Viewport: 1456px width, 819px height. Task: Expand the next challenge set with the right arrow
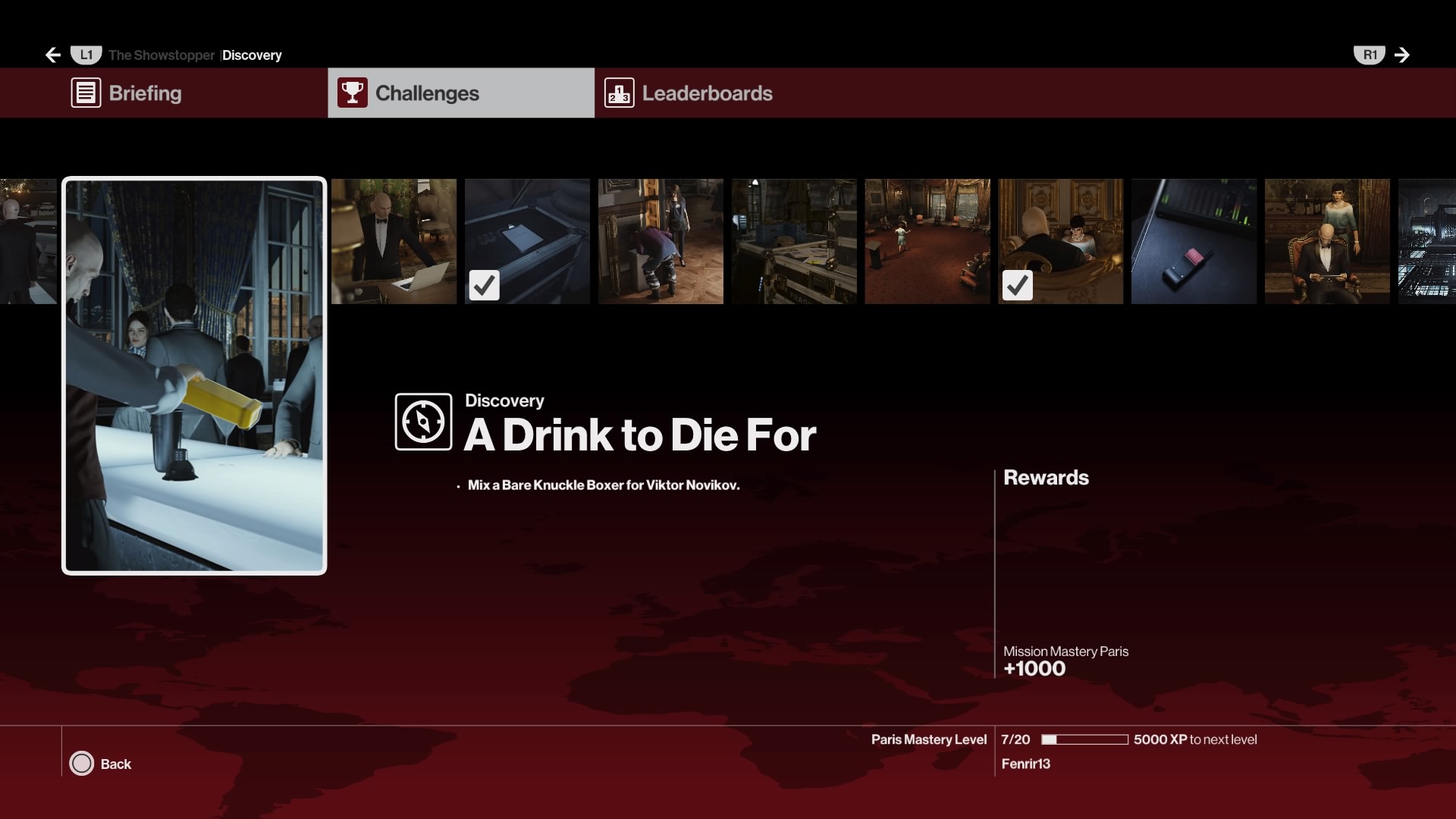1402,55
